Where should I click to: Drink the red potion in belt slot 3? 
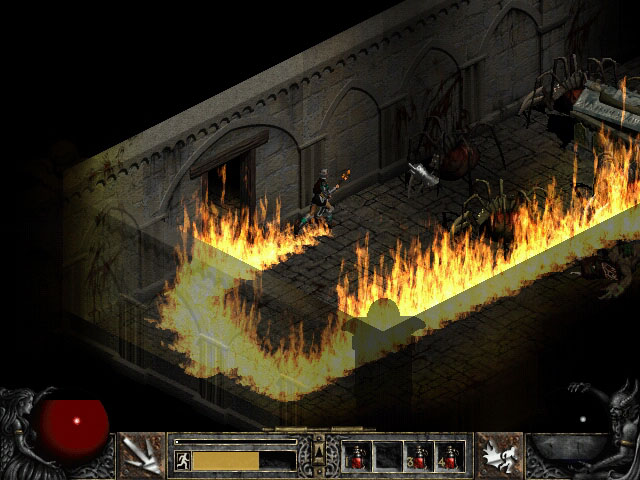pos(419,456)
